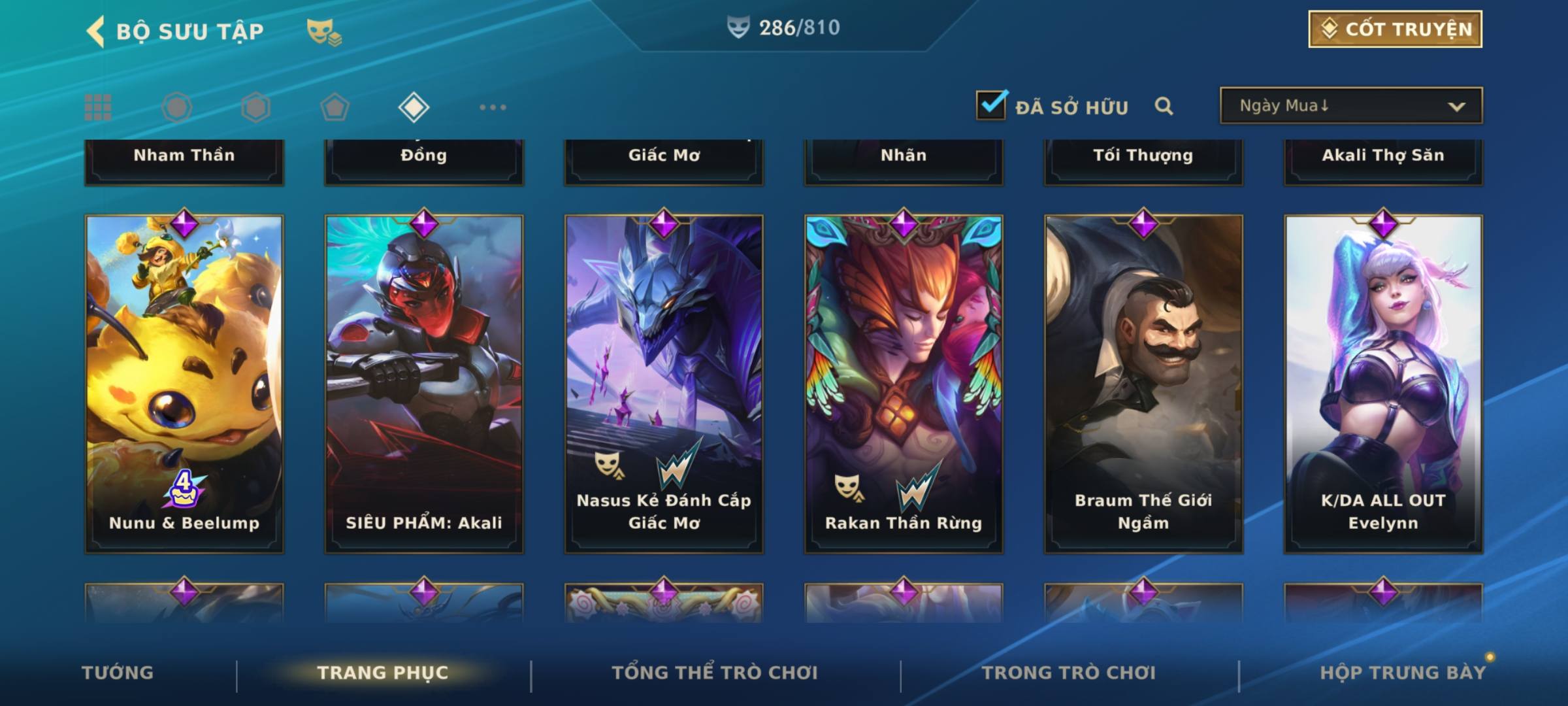Go to the Hộp Trưng Bày tab
This screenshot has height=706, width=1568.
click(1403, 673)
